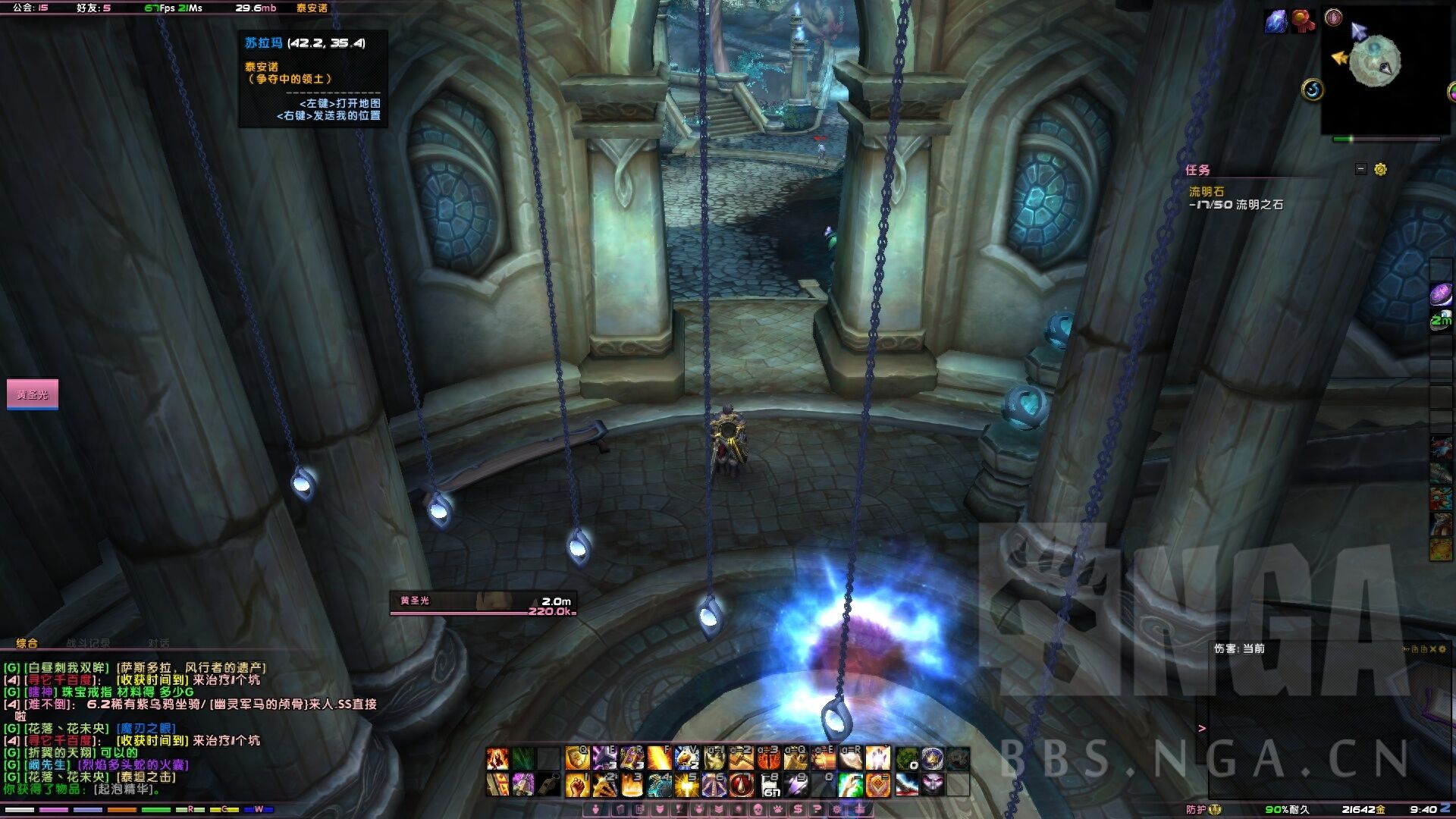
Task: Cast the golden sunburst spell on key 5
Action: pyautogui.click(x=687, y=784)
